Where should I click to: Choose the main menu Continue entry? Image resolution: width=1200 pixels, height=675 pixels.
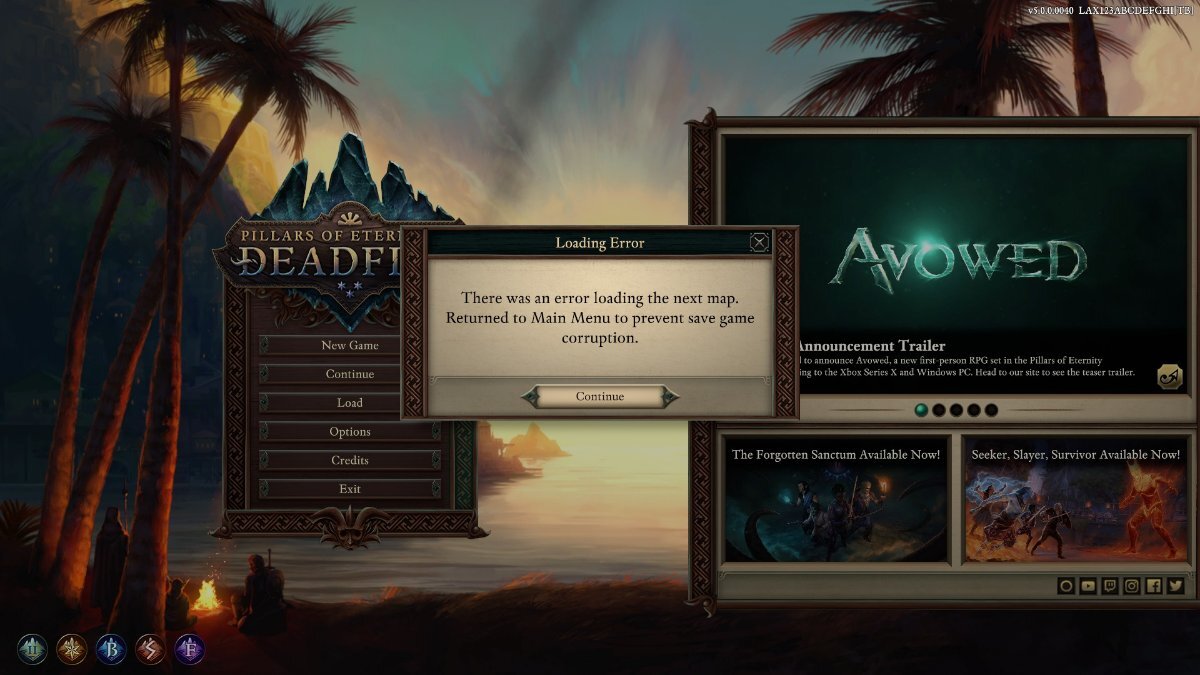(349, 374)
